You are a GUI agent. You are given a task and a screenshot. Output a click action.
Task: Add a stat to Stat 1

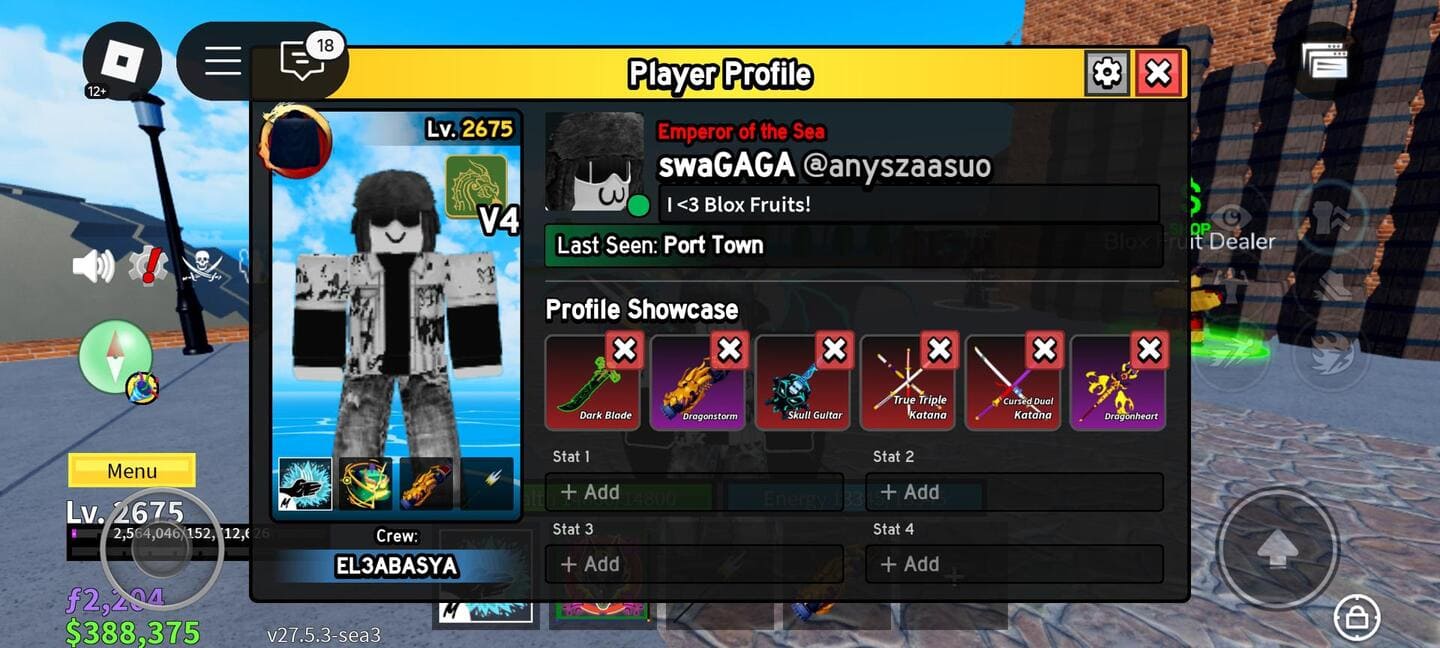(x=694, y=492)
